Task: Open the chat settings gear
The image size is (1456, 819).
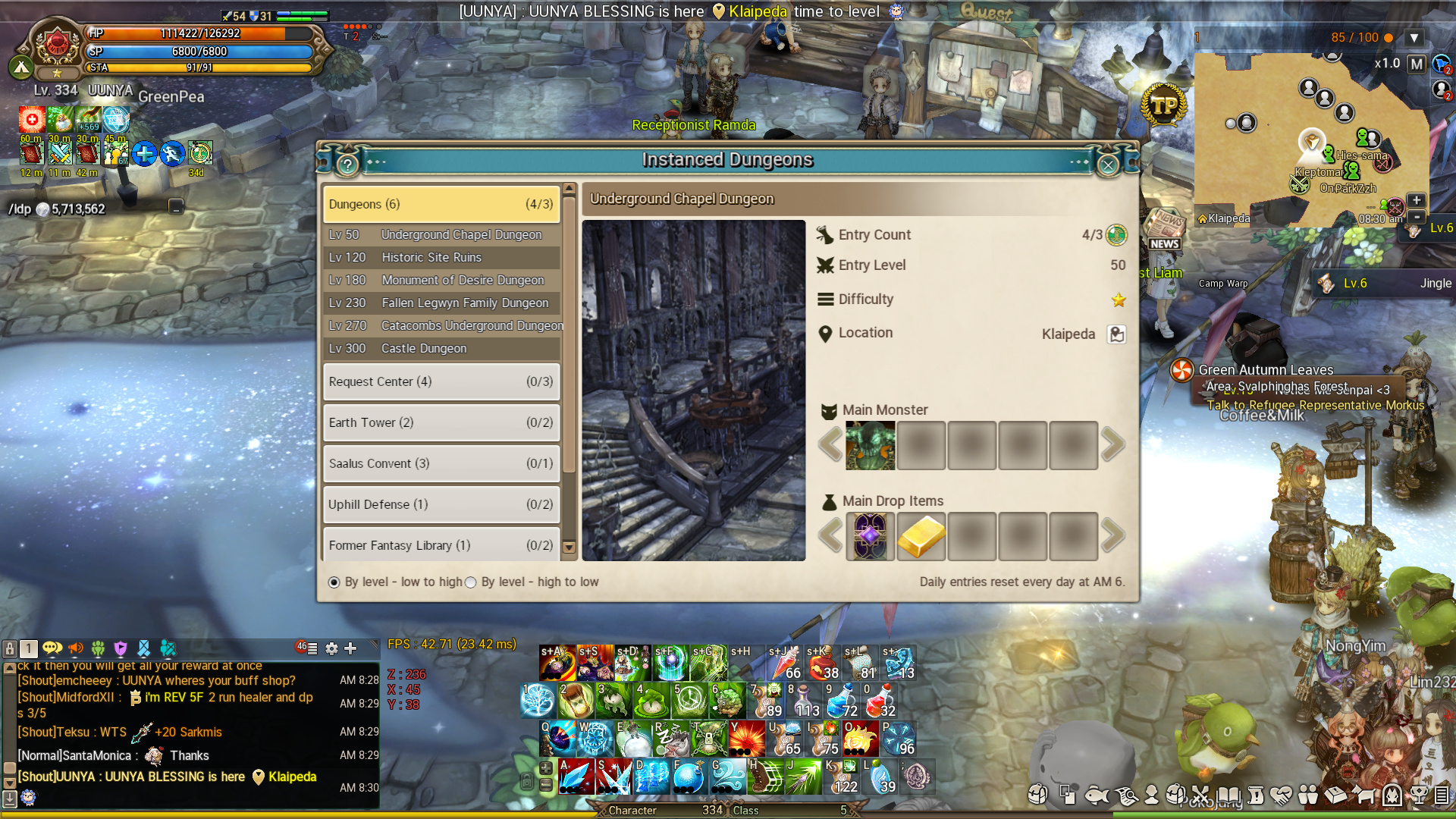Action: tap(331, 648)
